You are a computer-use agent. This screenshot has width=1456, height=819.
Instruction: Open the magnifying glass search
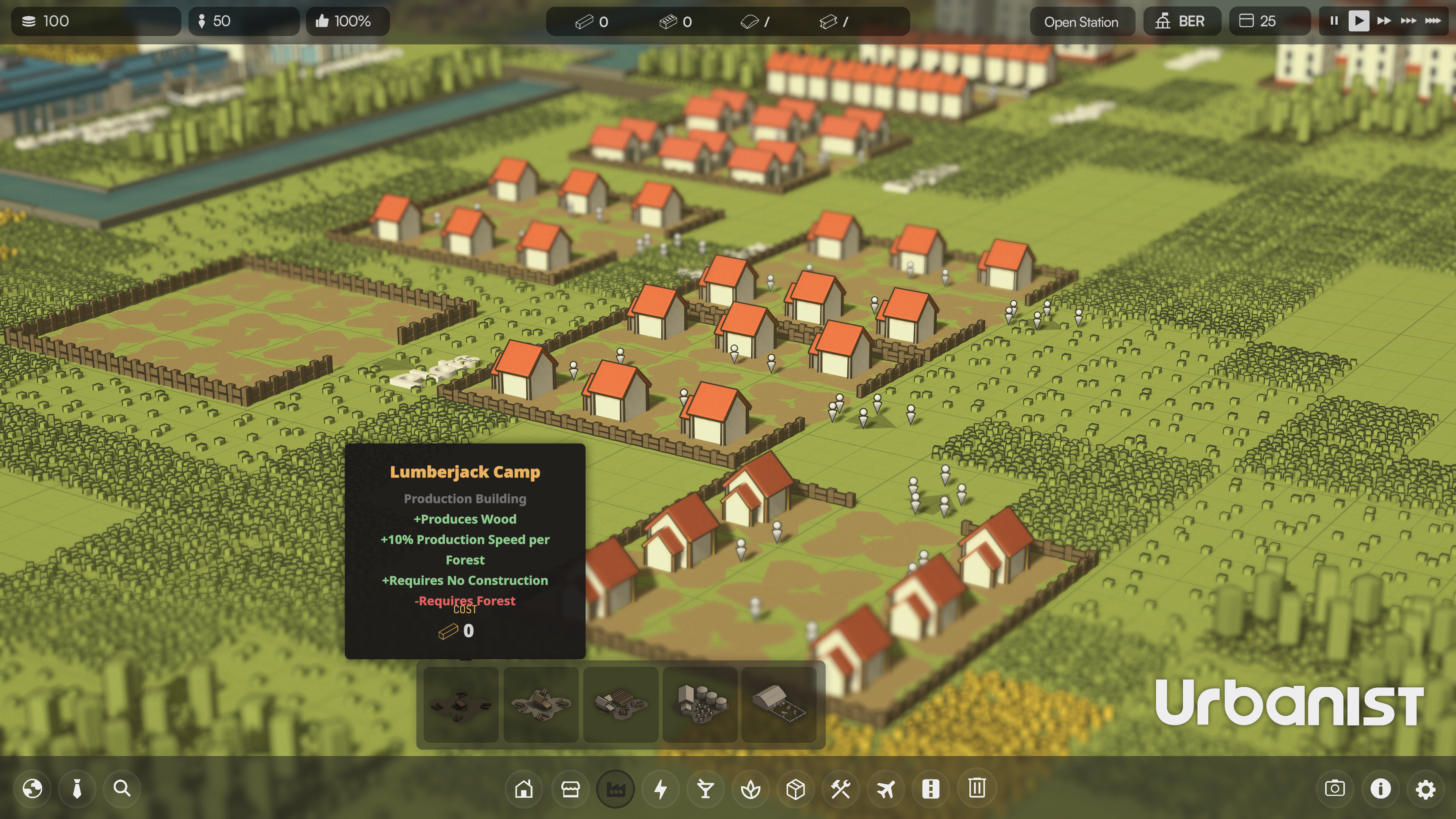pos(122,789)
